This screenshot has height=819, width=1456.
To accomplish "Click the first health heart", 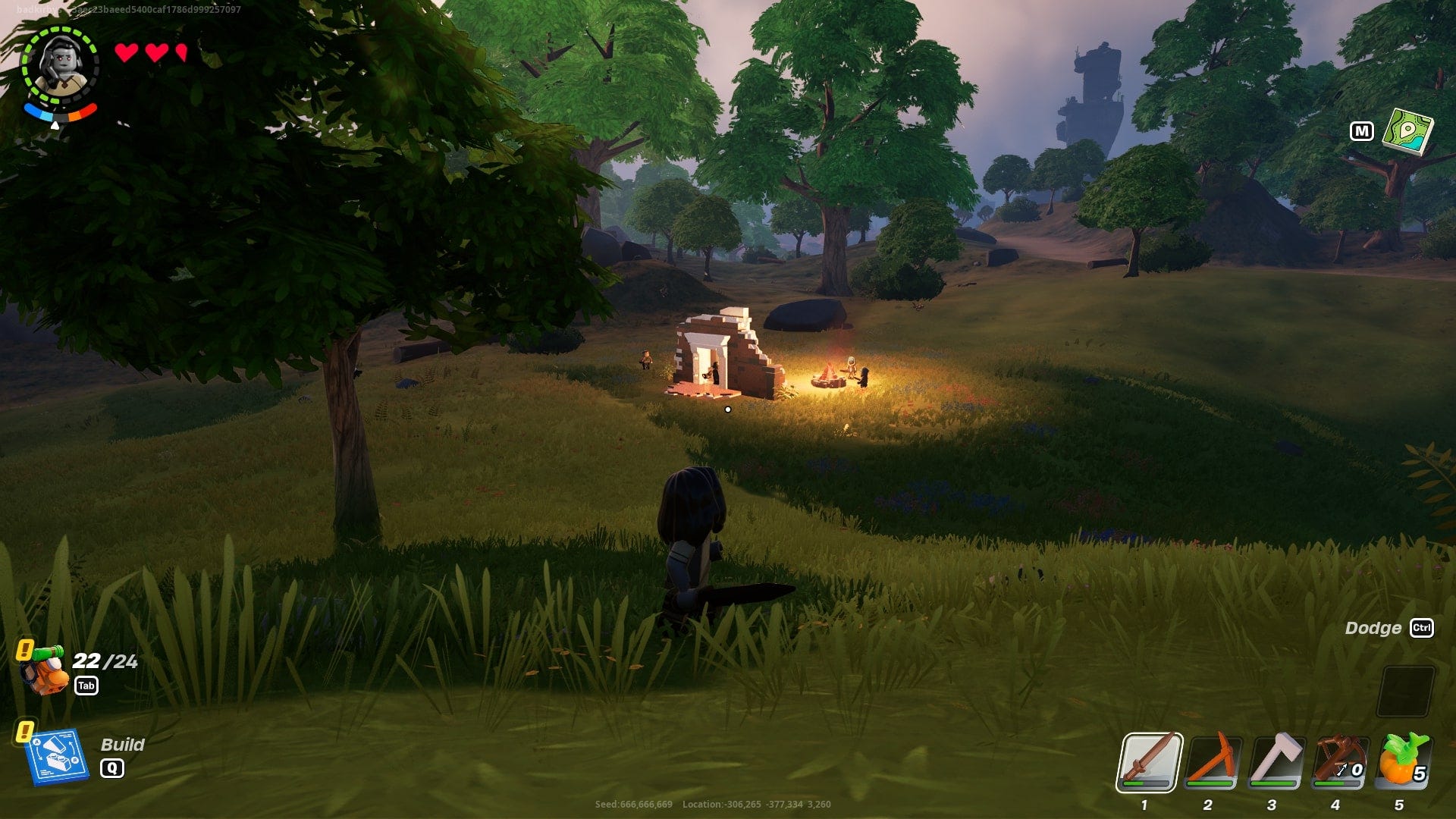I will click(126, 53).
